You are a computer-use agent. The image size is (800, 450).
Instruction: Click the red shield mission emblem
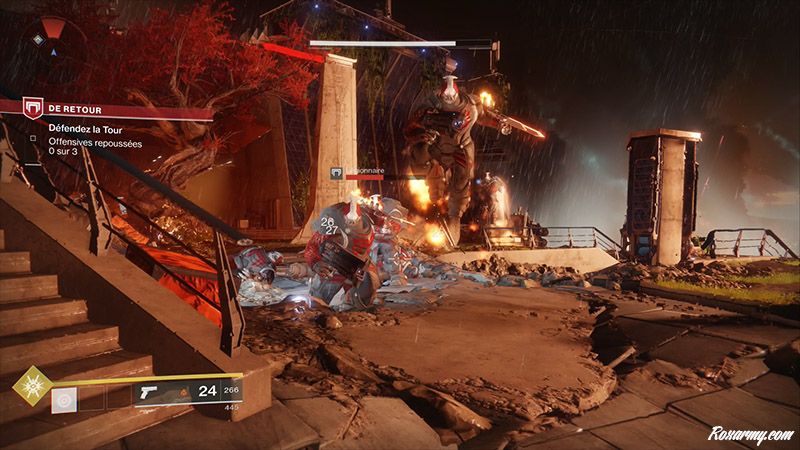click(33, 108)
